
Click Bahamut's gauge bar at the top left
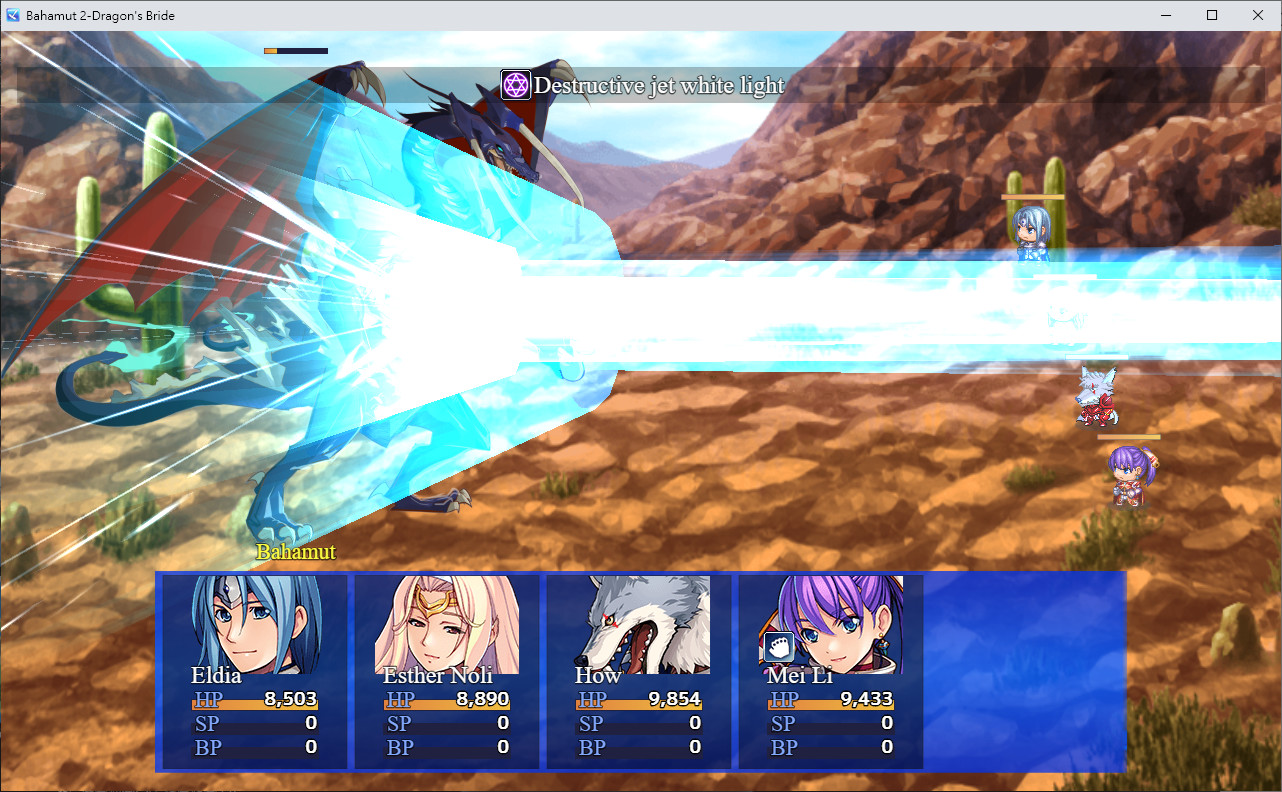[x=295, y=50]
